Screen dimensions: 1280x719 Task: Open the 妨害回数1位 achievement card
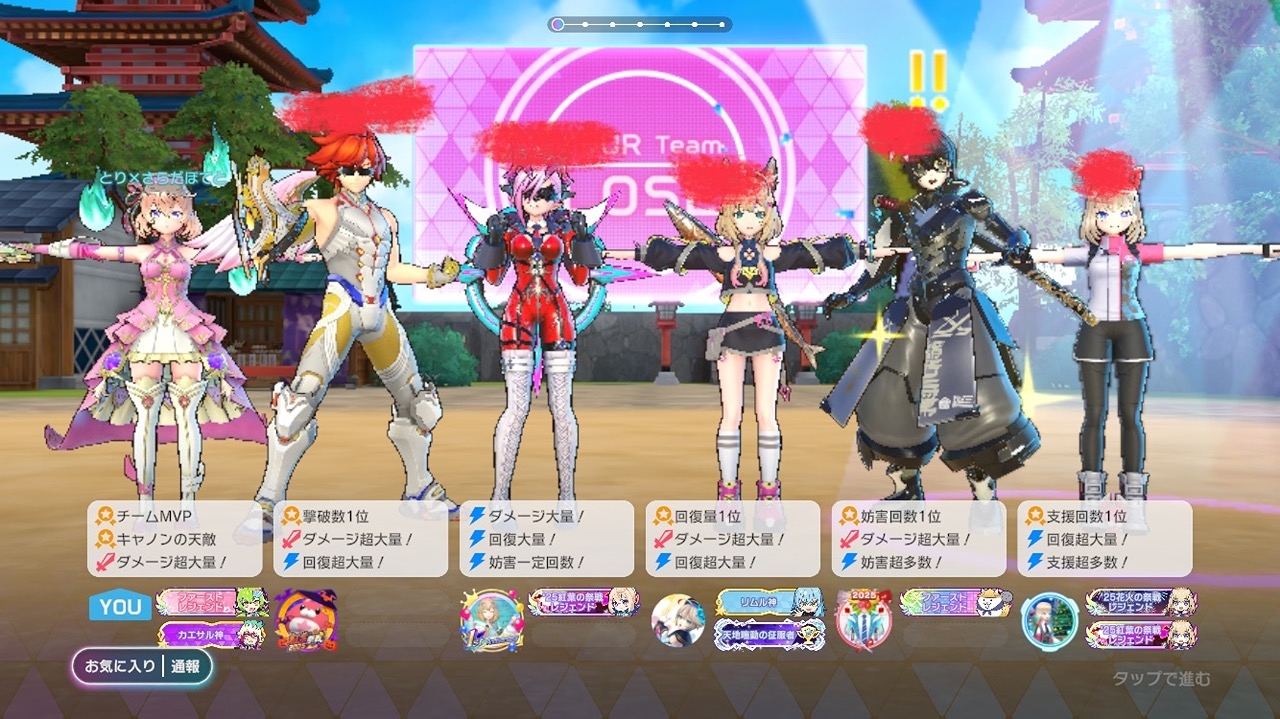[919, 539]
